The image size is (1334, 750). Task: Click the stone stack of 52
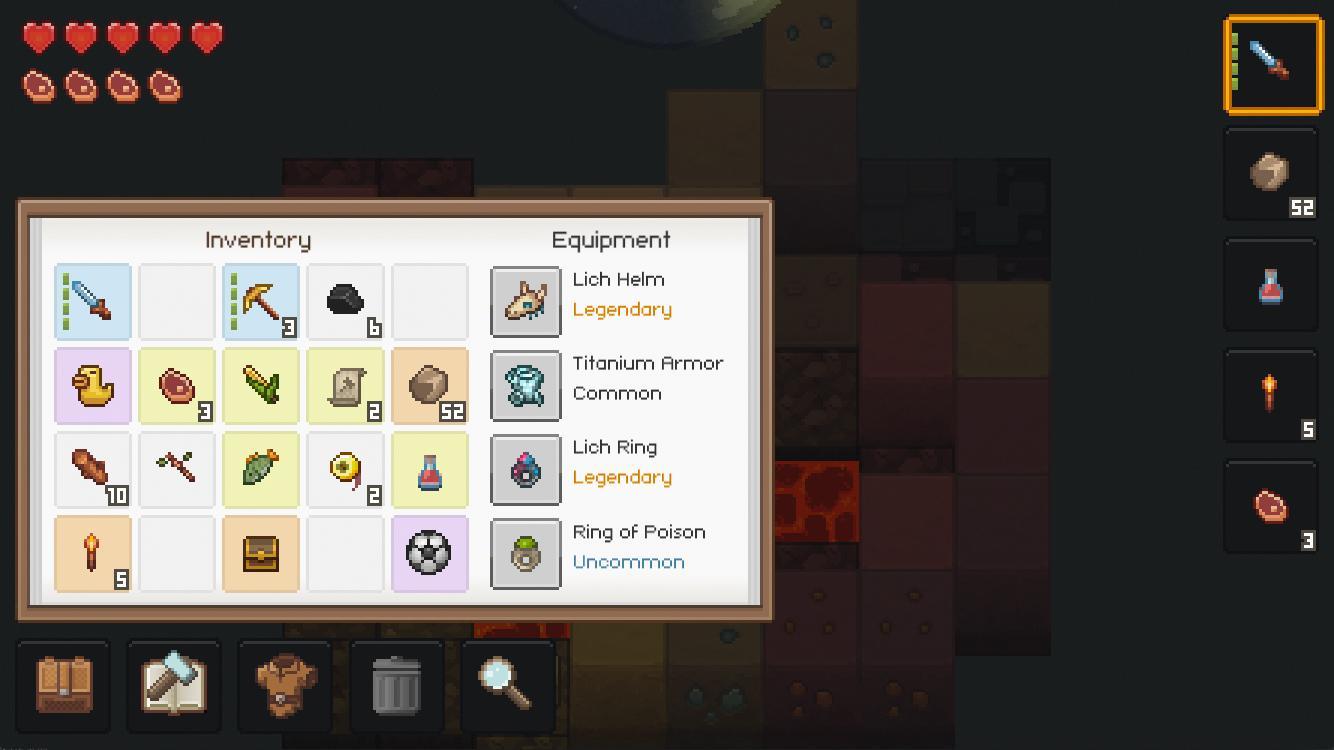(430, 386)
